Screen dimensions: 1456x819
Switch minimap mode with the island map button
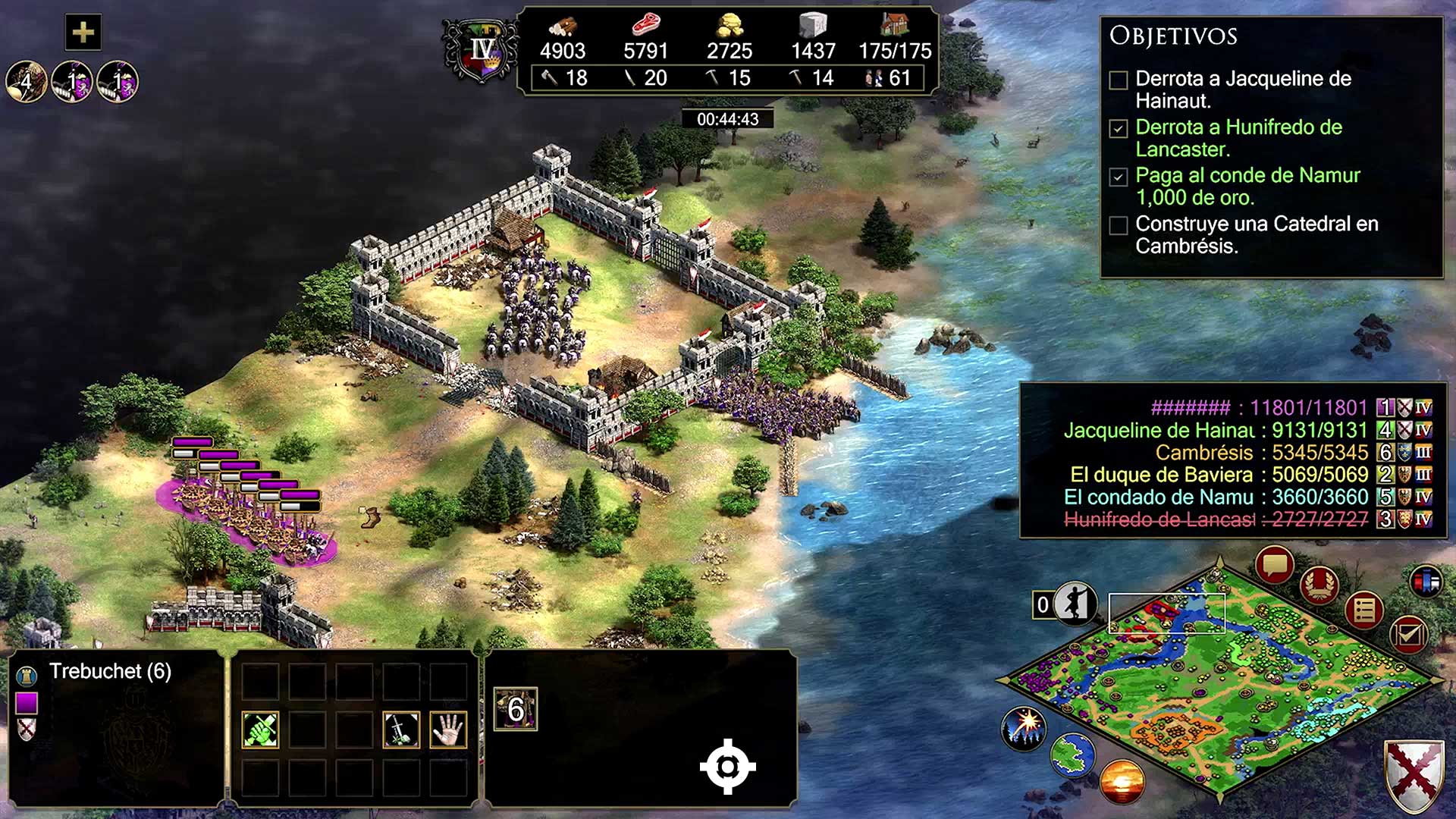pos(1072,755)
